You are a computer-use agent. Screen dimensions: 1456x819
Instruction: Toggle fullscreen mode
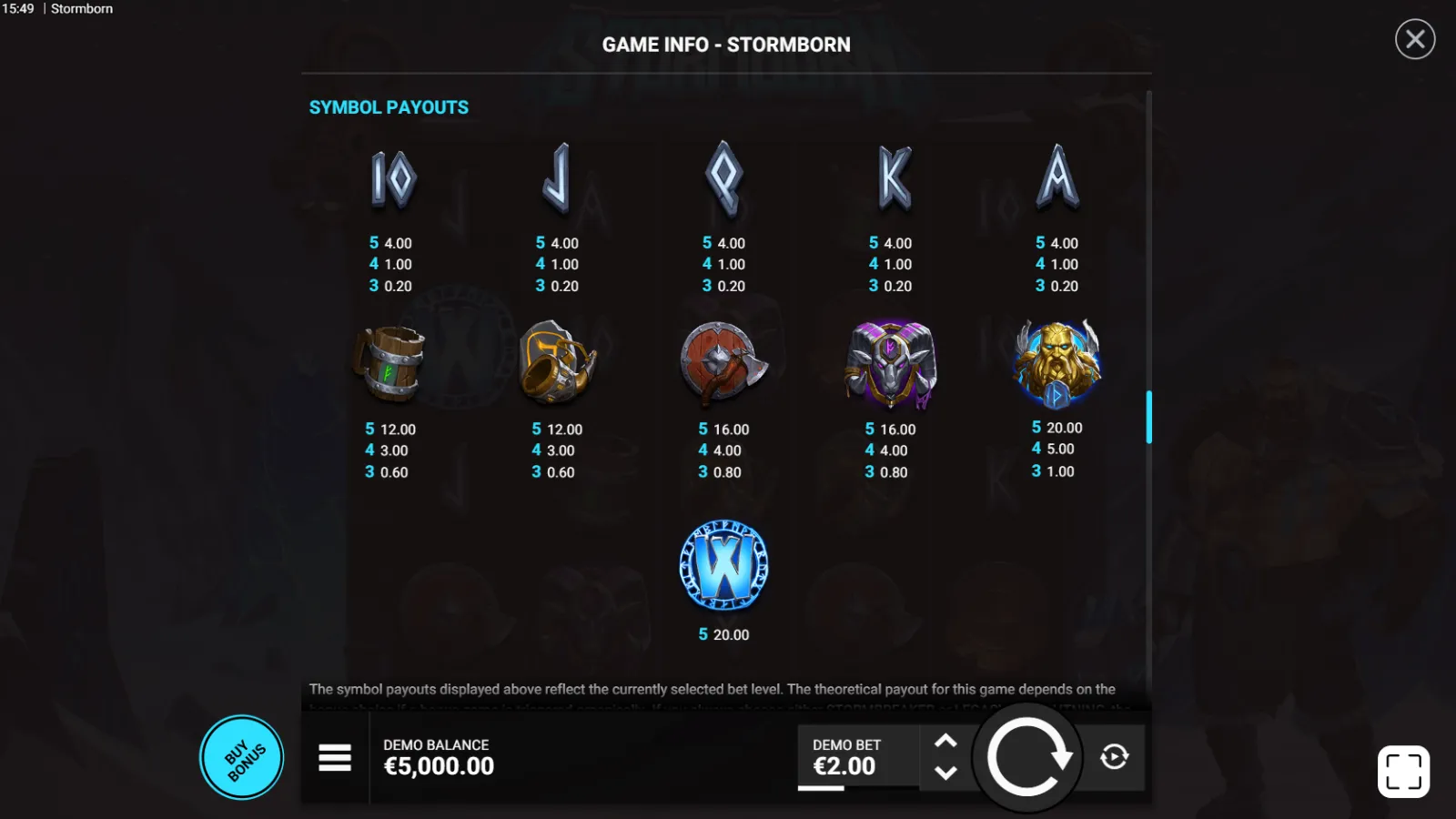(x=1403, y=772)
